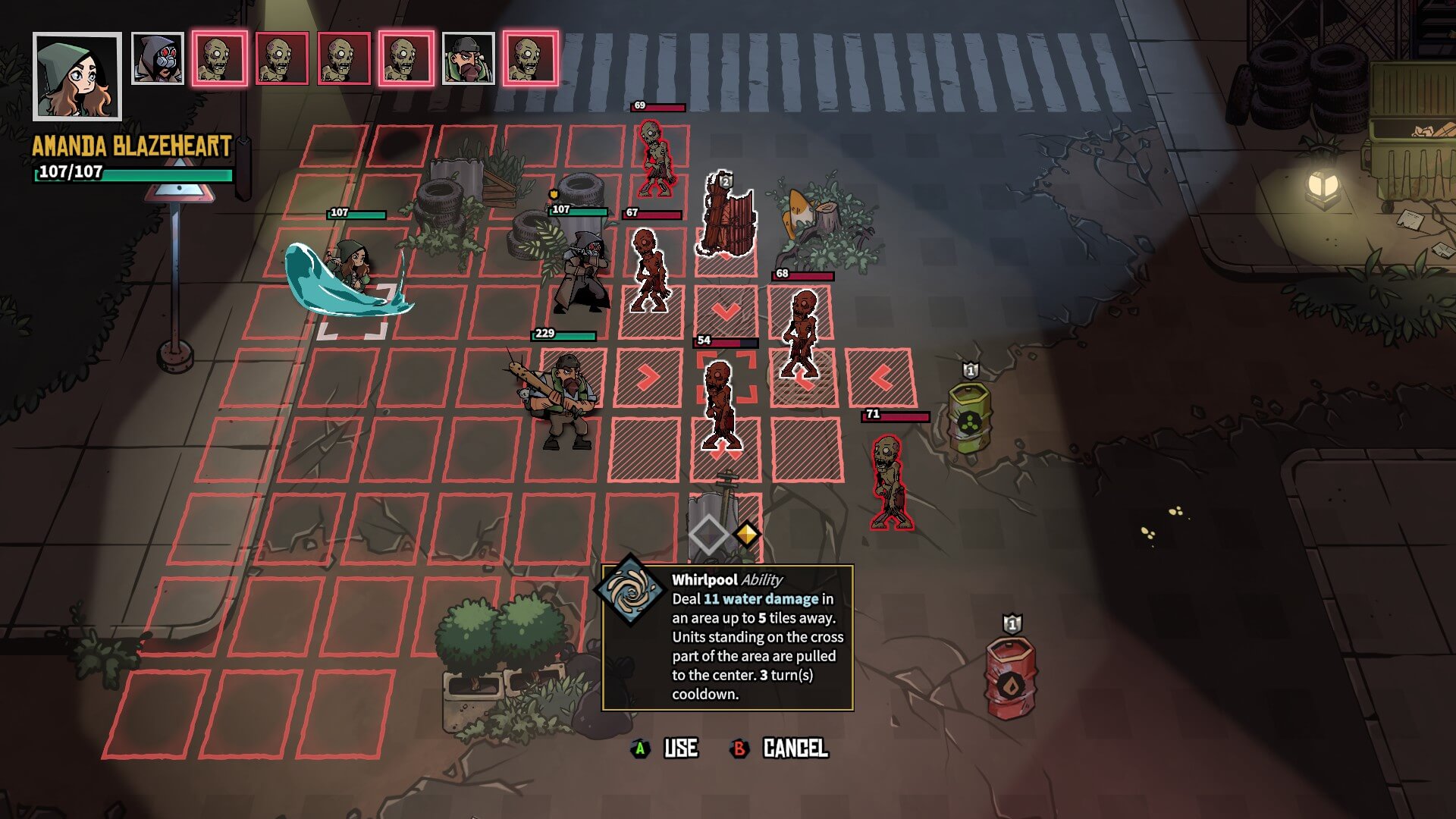Select Amanda Blazeheart's large portrait
This screenshot has width=1456, height=819.
coord(77,77)
